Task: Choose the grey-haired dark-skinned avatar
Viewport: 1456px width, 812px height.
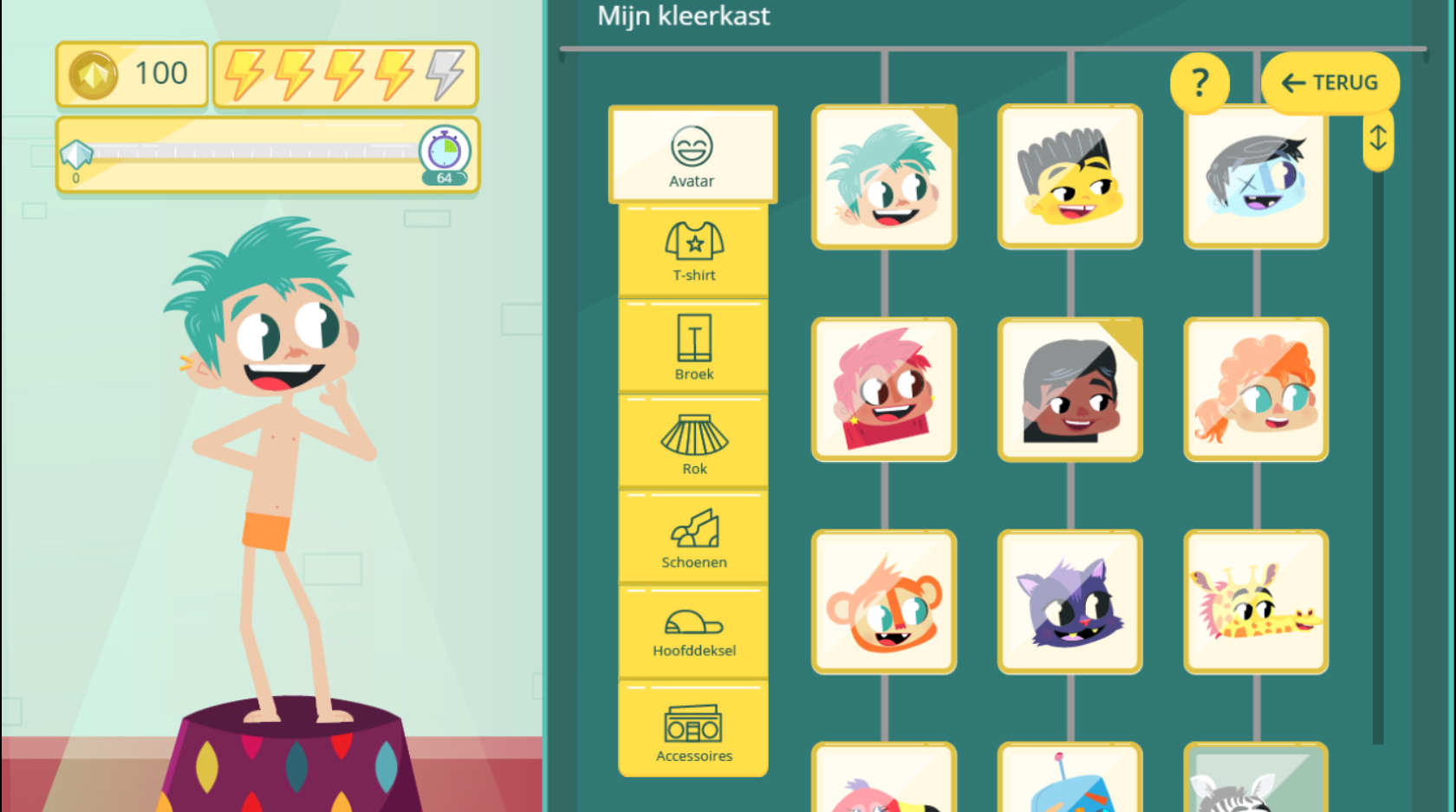Action: 1070,390
